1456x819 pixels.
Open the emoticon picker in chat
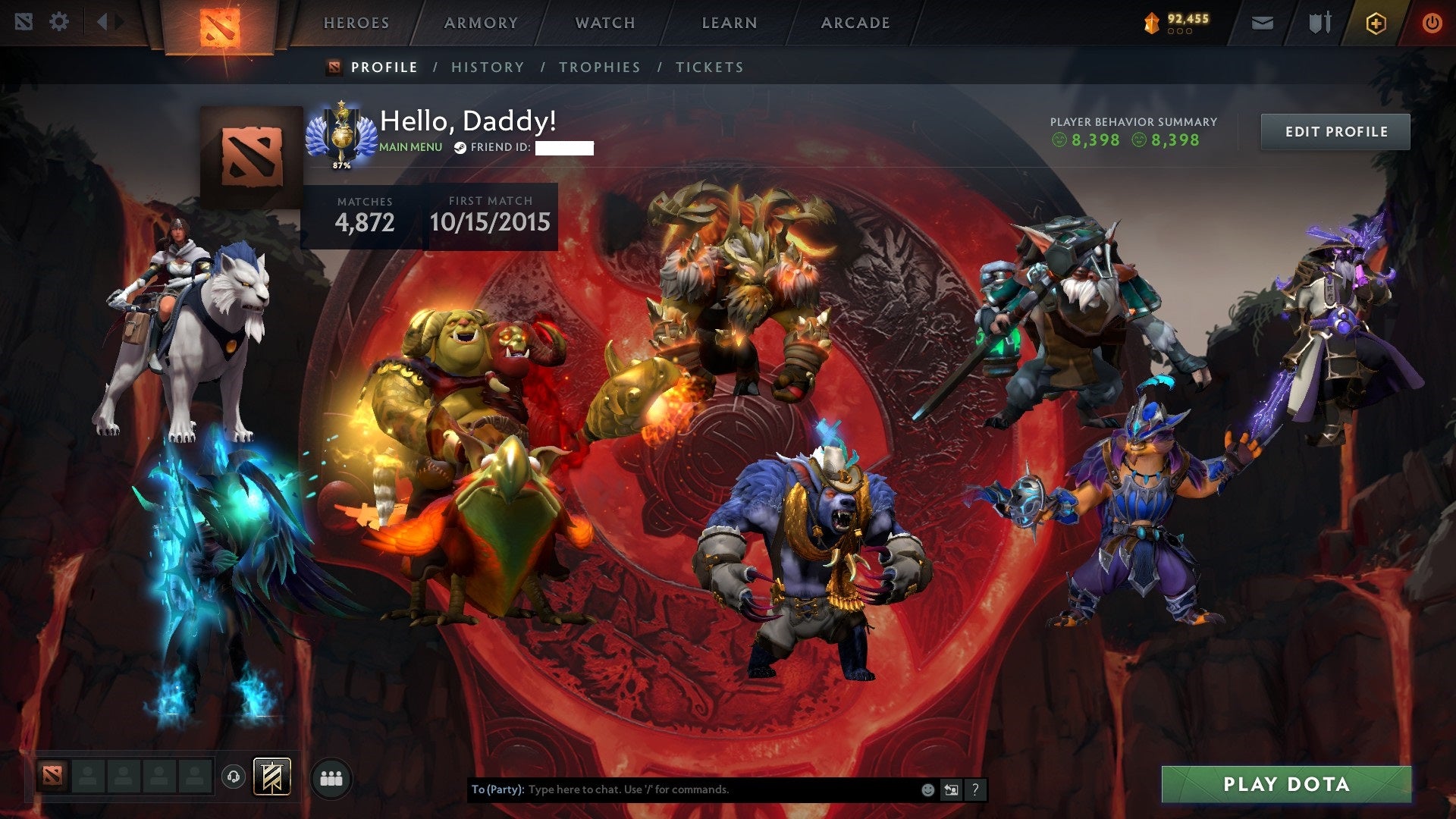click(927, 789)
